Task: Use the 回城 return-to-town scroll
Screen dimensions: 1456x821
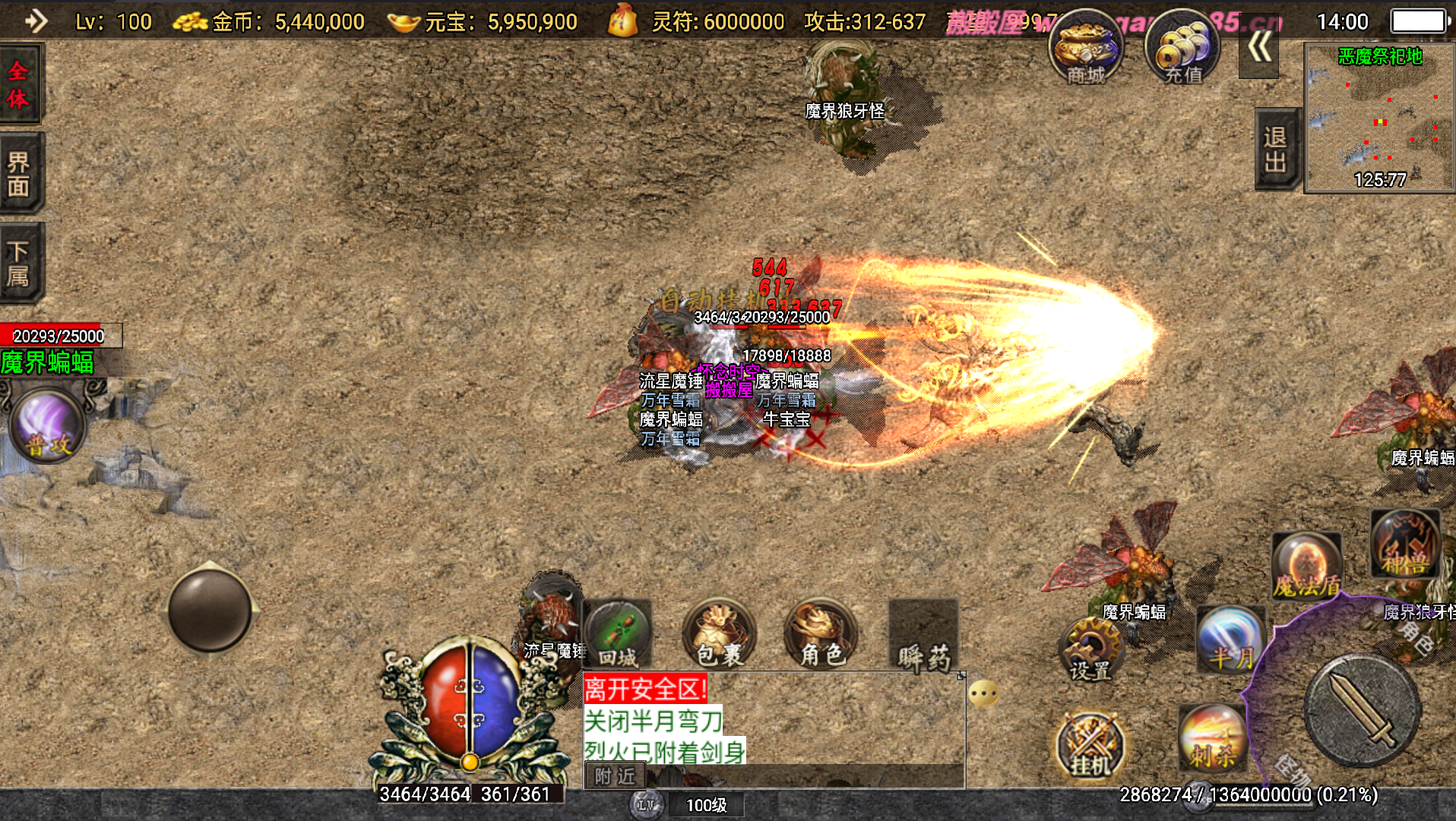Action: tap(617, 635)
